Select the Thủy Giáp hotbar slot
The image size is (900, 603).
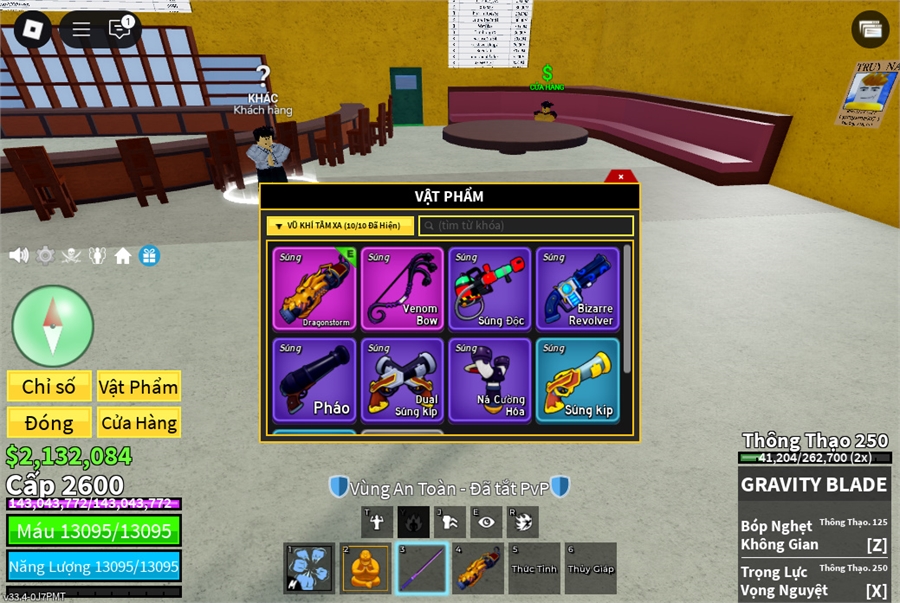[x=590, y=568]
